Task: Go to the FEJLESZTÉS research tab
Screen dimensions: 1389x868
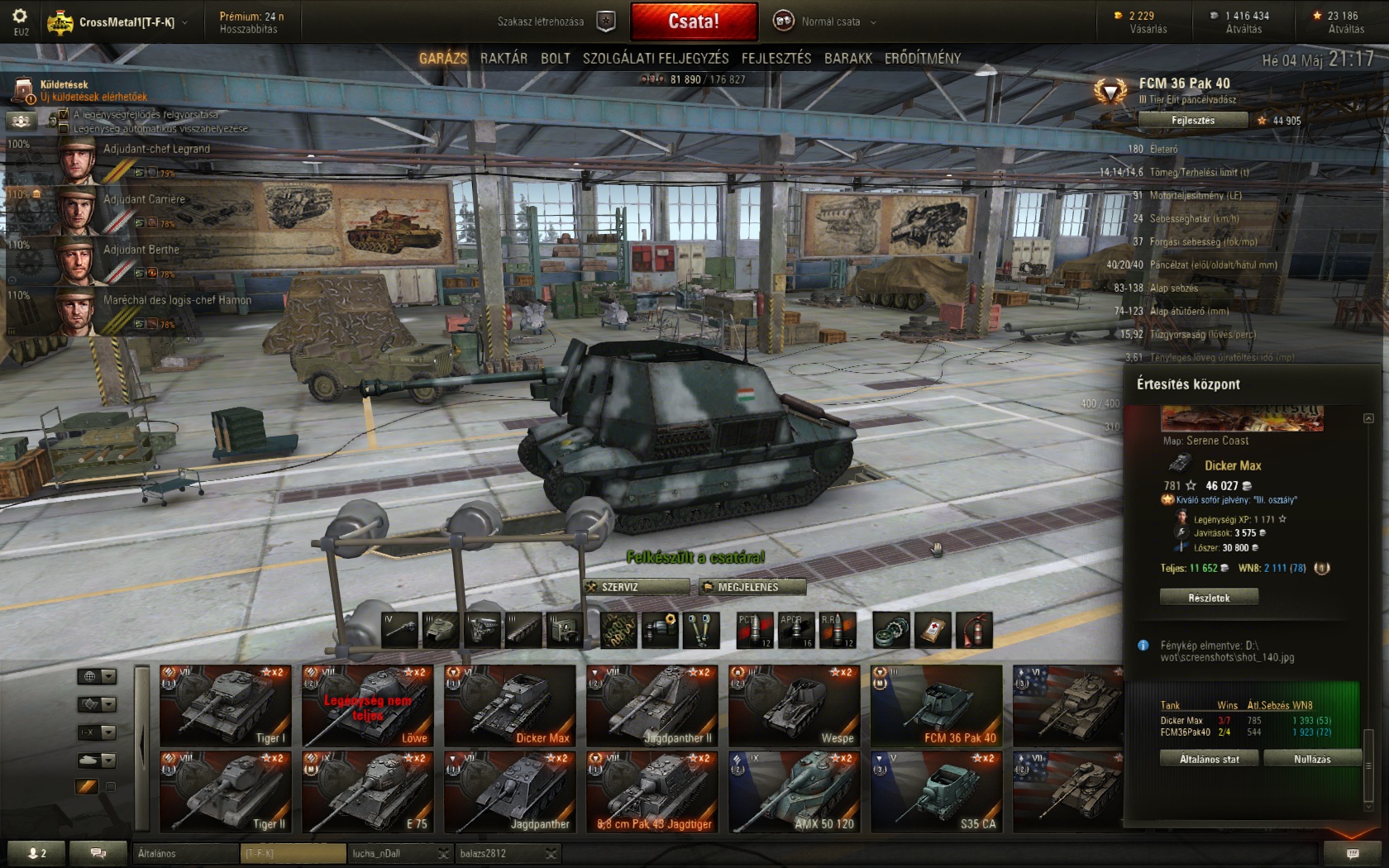Action: [x=776, y=58]
